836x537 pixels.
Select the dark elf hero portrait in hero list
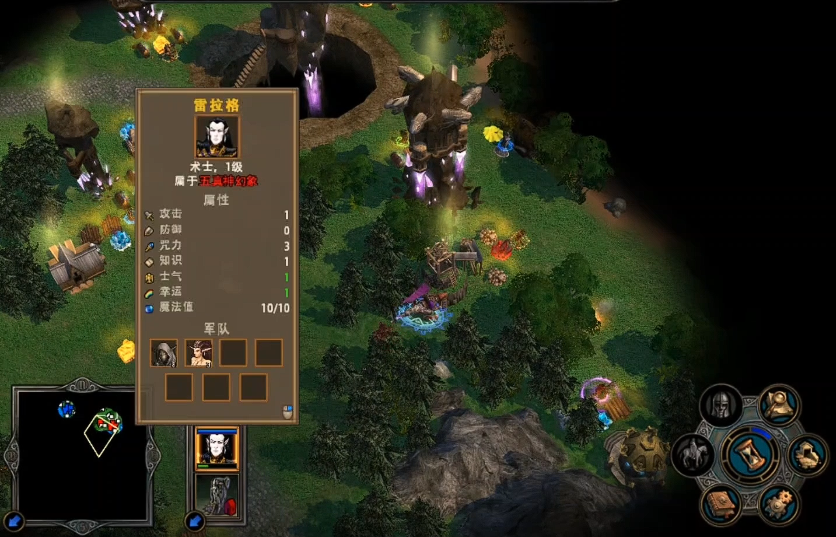[x=216, y=450]
